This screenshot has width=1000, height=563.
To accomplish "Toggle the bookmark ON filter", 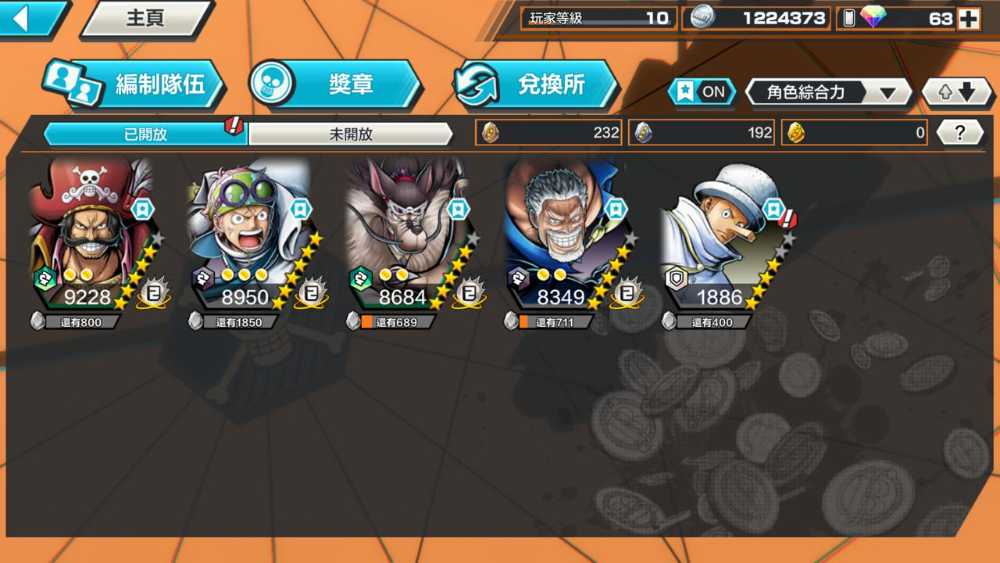I will coord(702,92).
